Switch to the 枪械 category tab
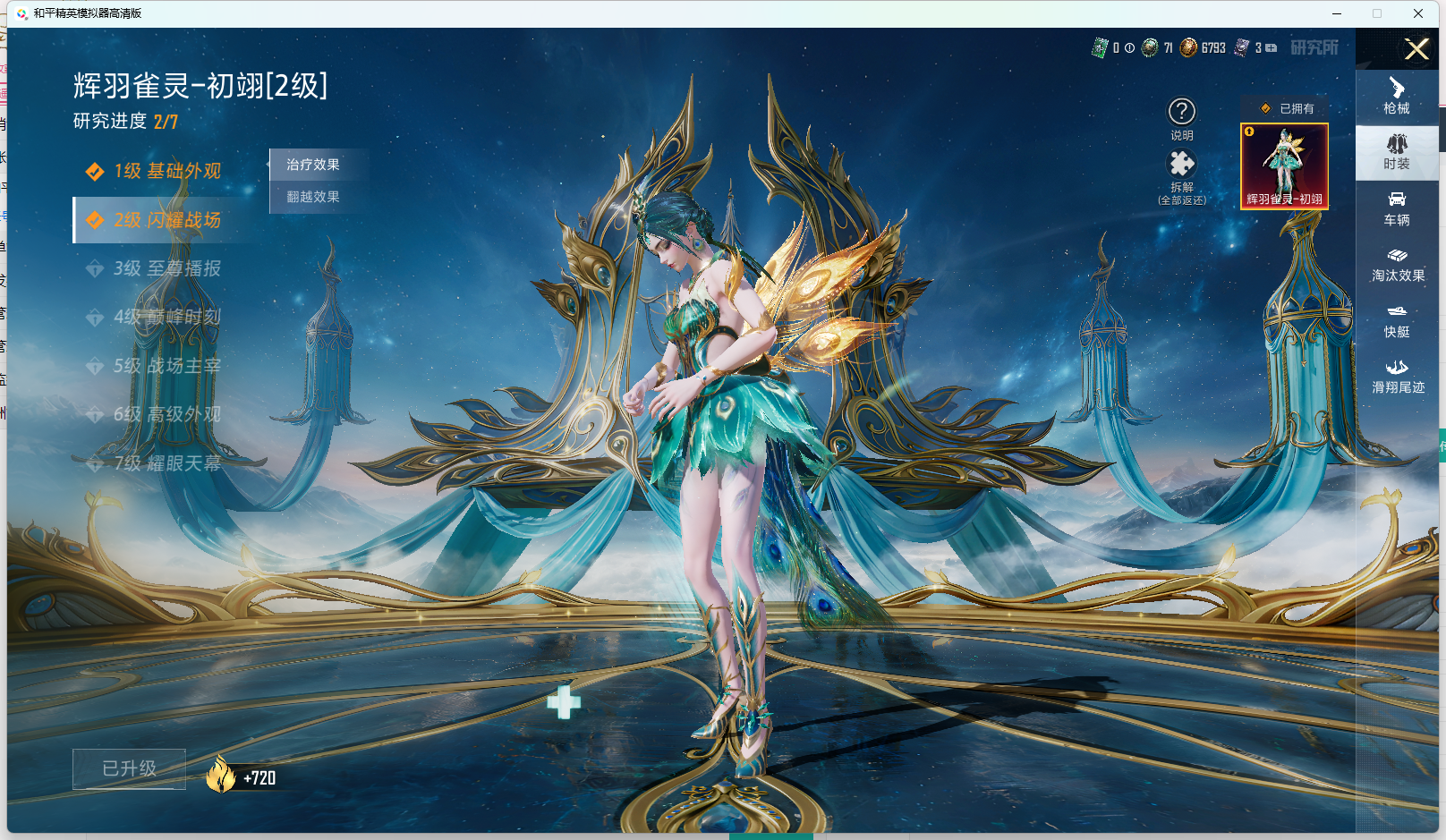Image resolution: width=1446 pixels, height=840 pixels. (x=1397, y=97)
